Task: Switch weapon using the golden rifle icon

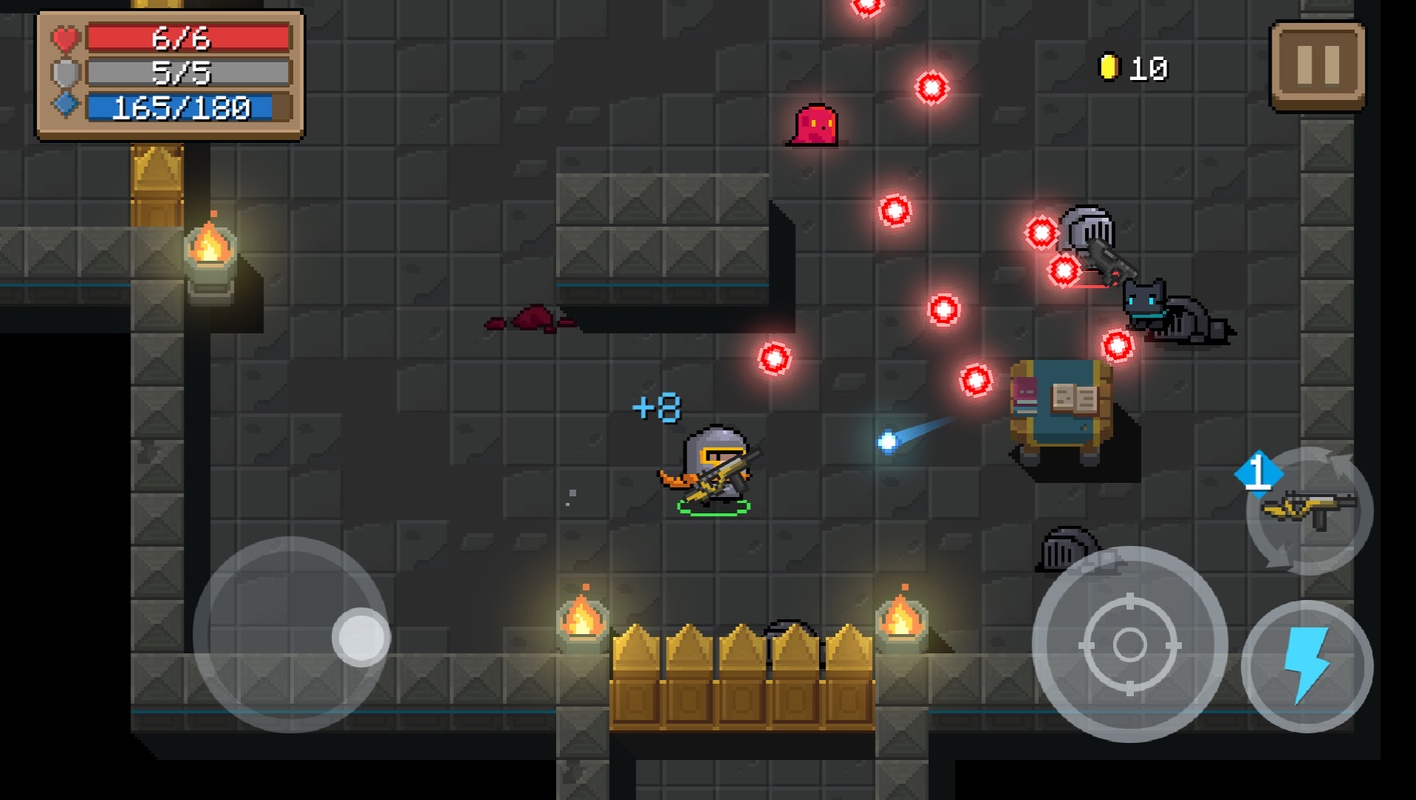Action: click(1309, 510)
